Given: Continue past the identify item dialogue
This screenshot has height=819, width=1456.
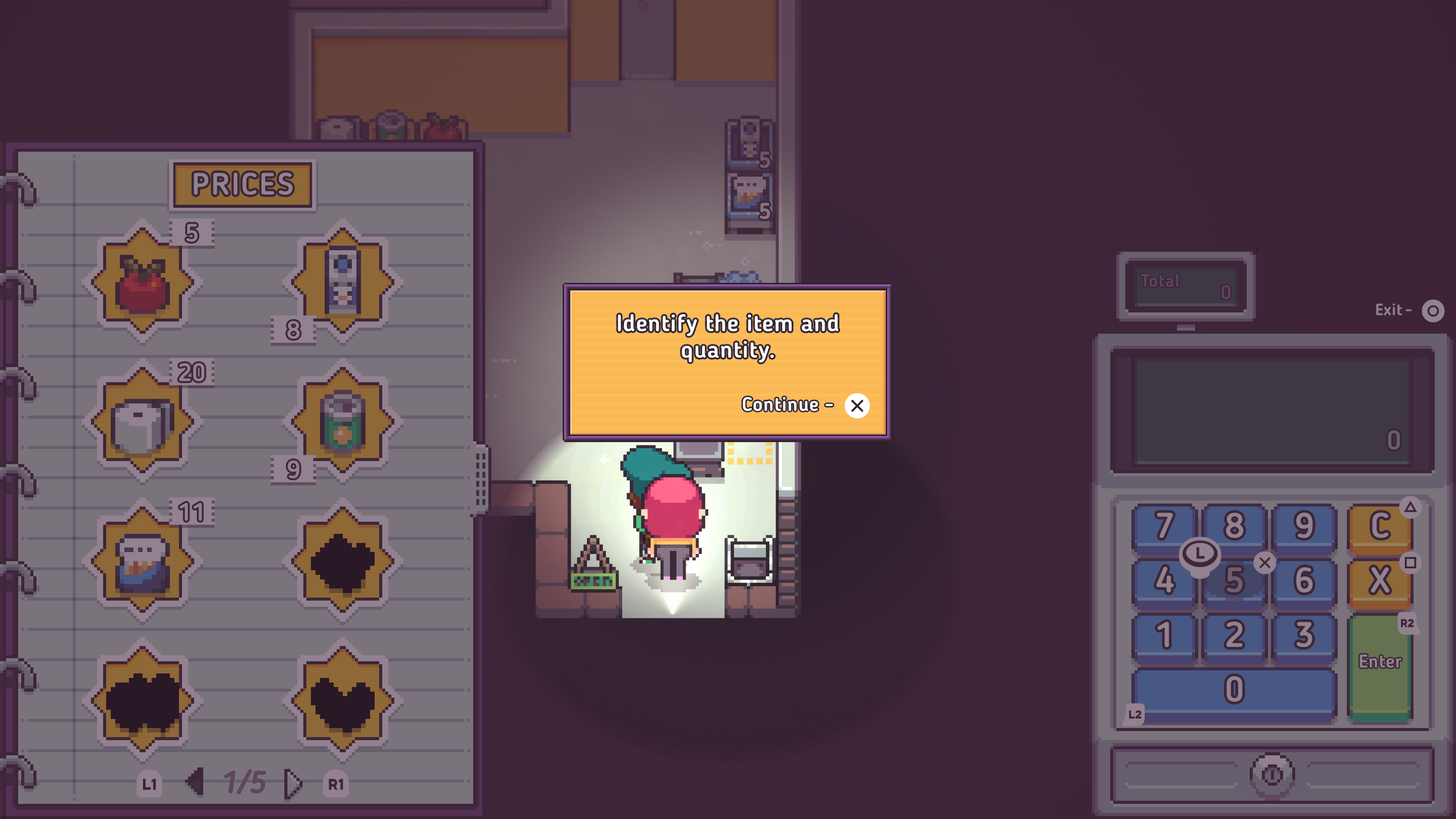Looking at the screenshot, I should (856, 405).
